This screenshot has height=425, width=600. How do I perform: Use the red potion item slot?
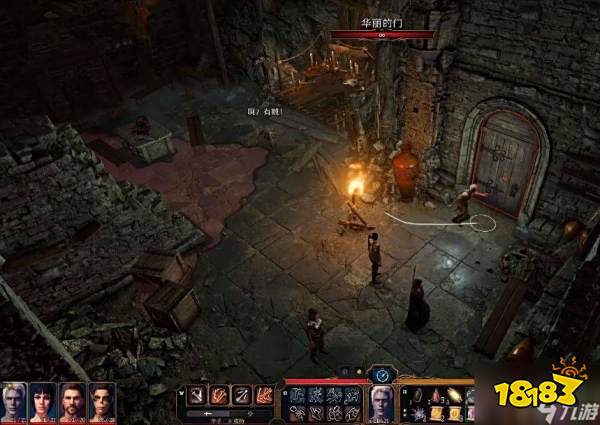pyautogui.click(x=438, y=394)
